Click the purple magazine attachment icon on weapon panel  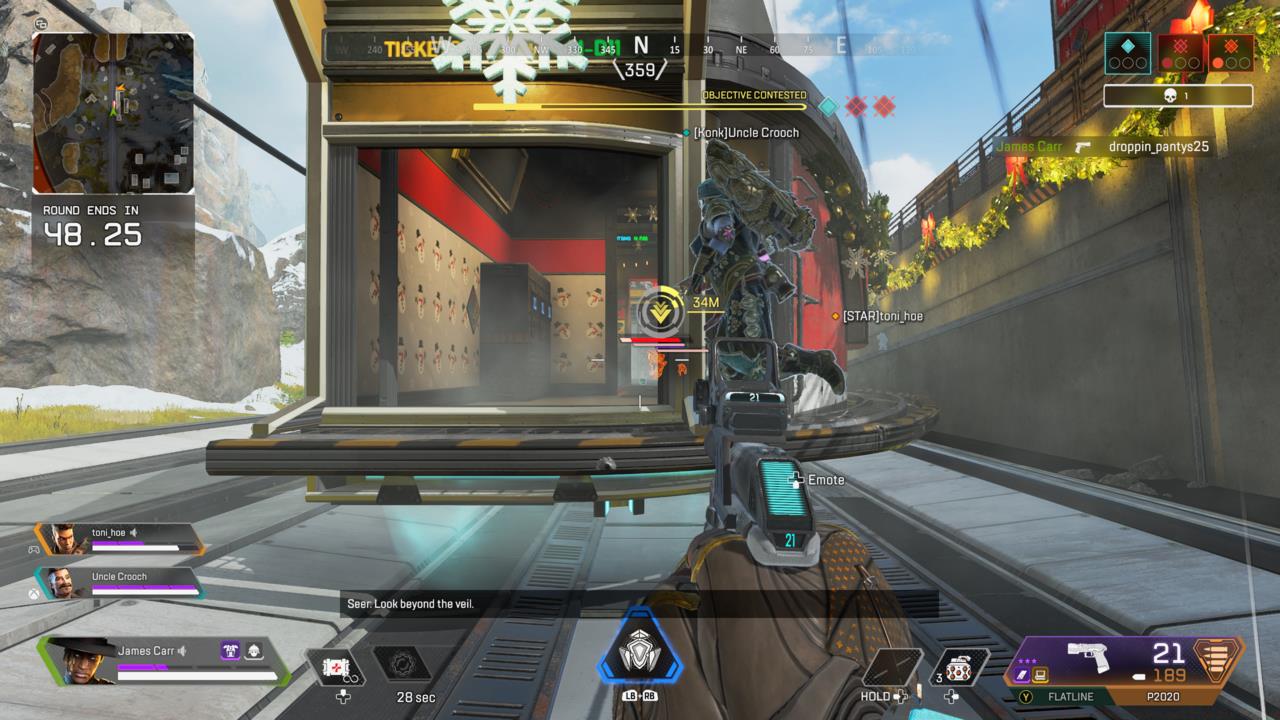[x=1022, y=672]
